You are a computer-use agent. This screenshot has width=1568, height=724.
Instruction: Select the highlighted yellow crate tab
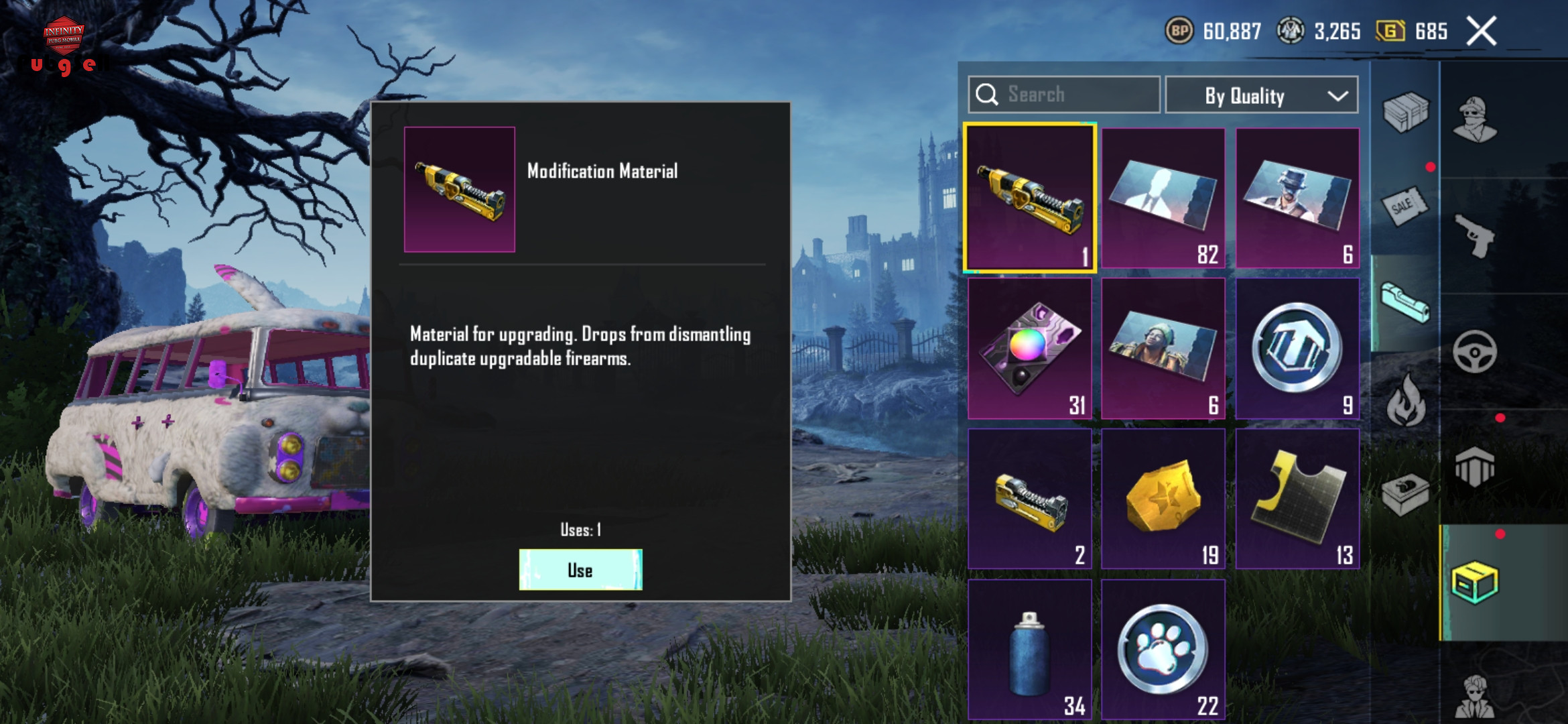[x=1474, y=583]
